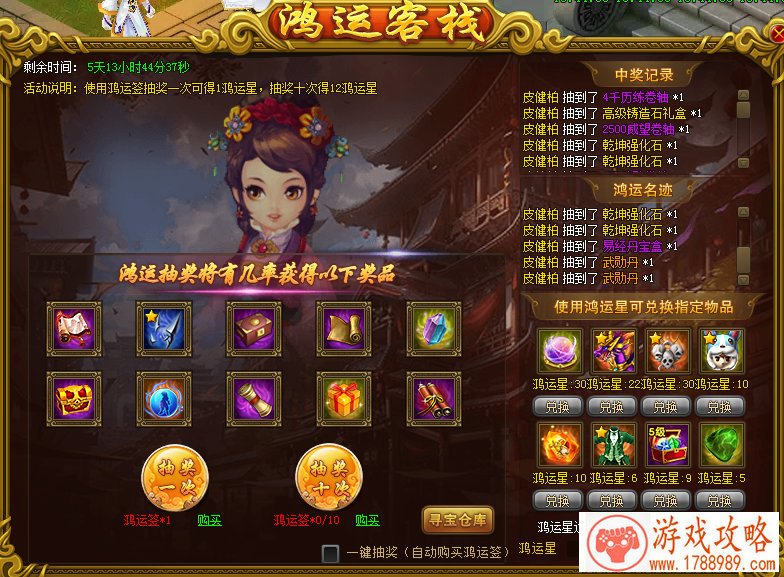This screenshot has height=577, width=784.
Task: Redeem the green suit for 6 鸿运星
Action: [612, 500]
